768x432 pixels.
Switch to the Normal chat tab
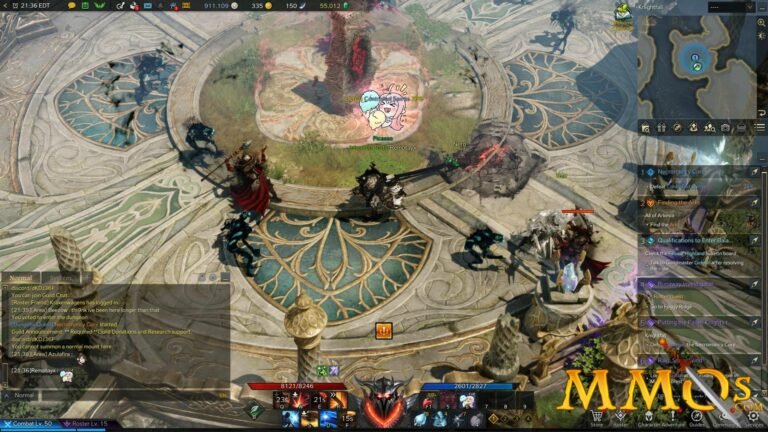pyautogui.click(x=19, y=278)
